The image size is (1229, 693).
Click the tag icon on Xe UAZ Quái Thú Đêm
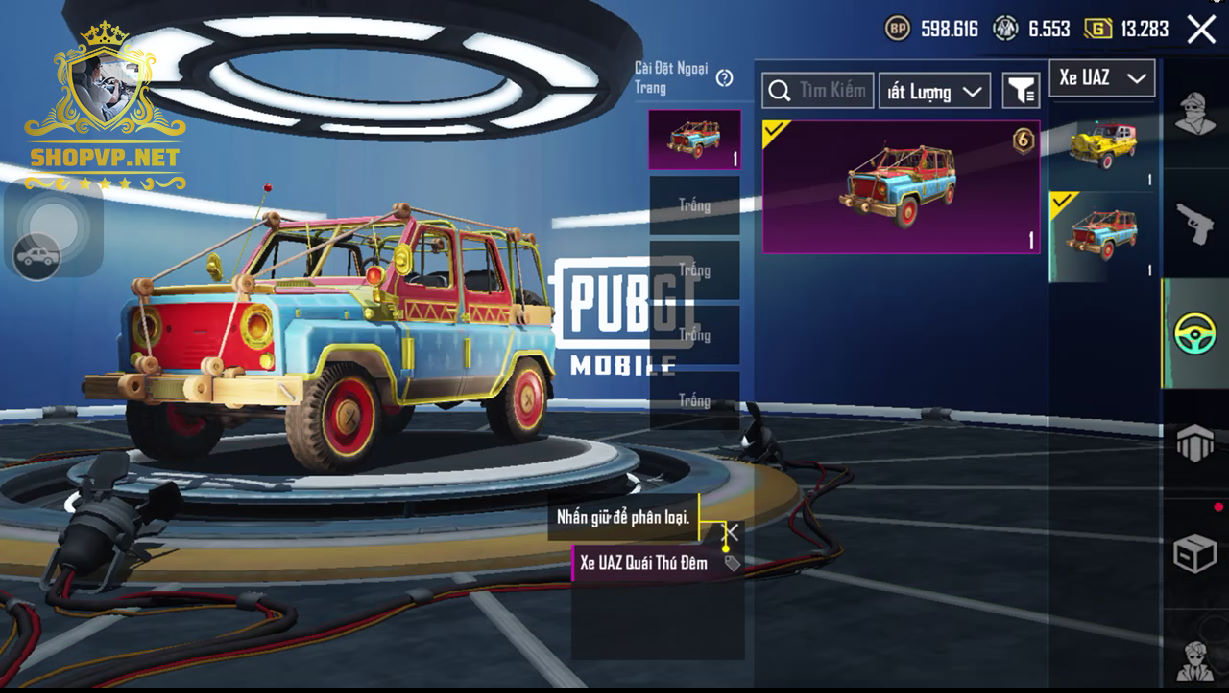click(x=732, y=563)
